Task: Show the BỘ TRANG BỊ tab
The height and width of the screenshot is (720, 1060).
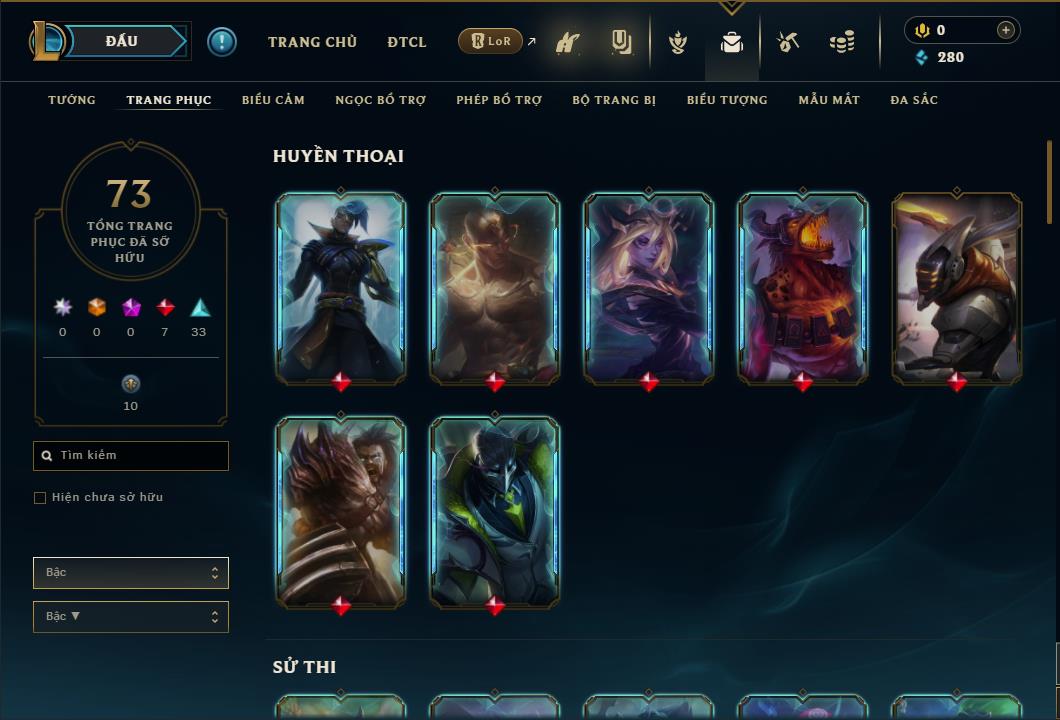Action: click(614, 100)
